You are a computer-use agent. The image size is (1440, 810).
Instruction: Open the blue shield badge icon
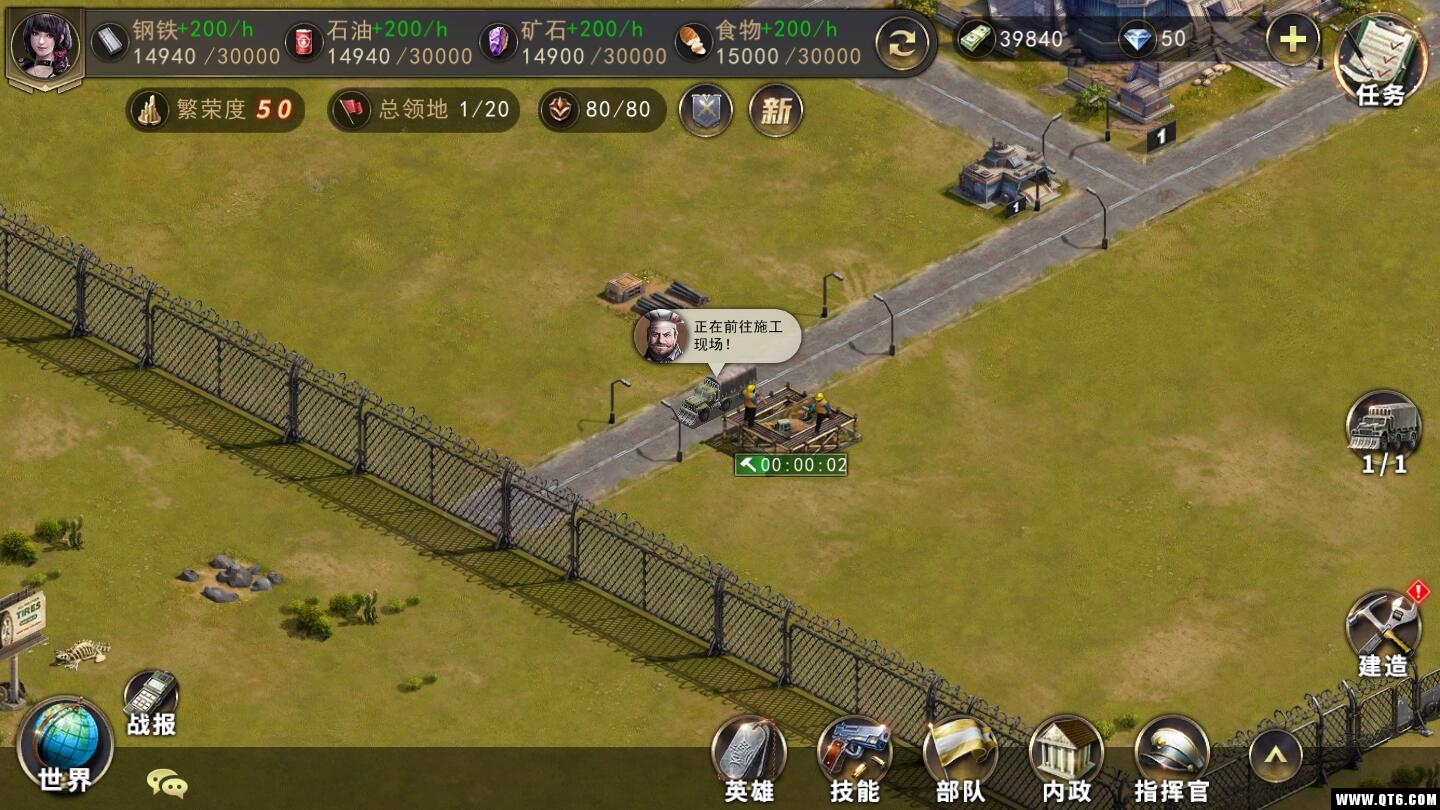[x=705, y=110]
